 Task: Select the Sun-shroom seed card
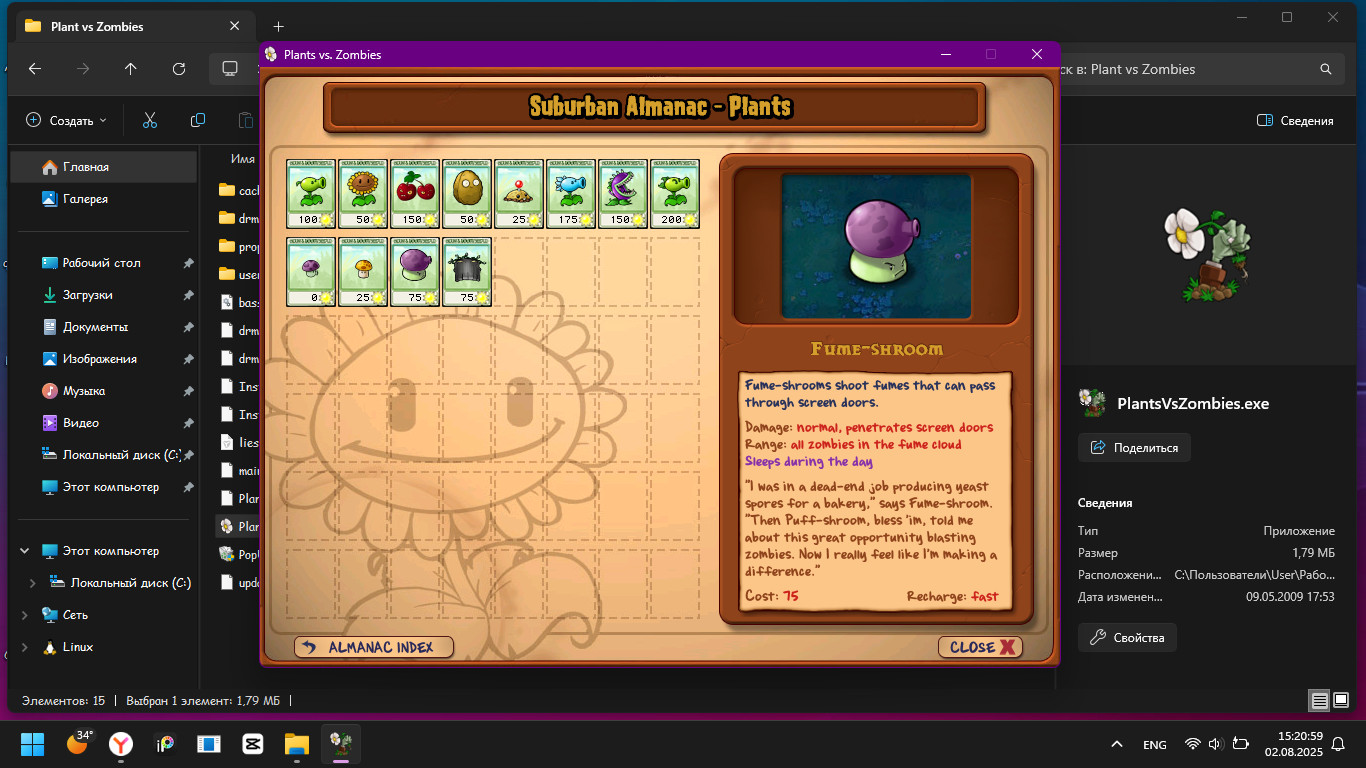[363, 271]
